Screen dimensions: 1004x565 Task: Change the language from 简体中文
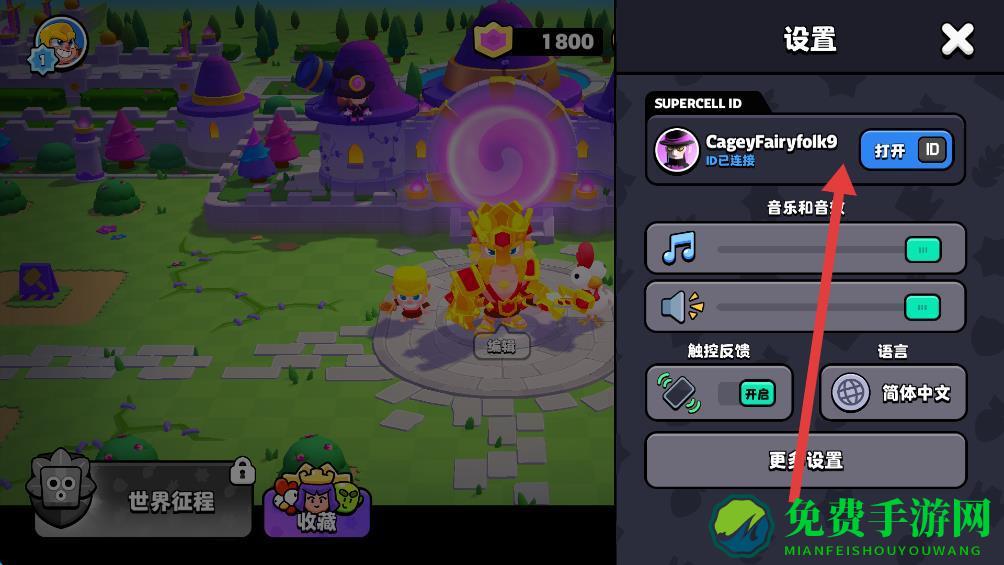[x=893, y=393]
